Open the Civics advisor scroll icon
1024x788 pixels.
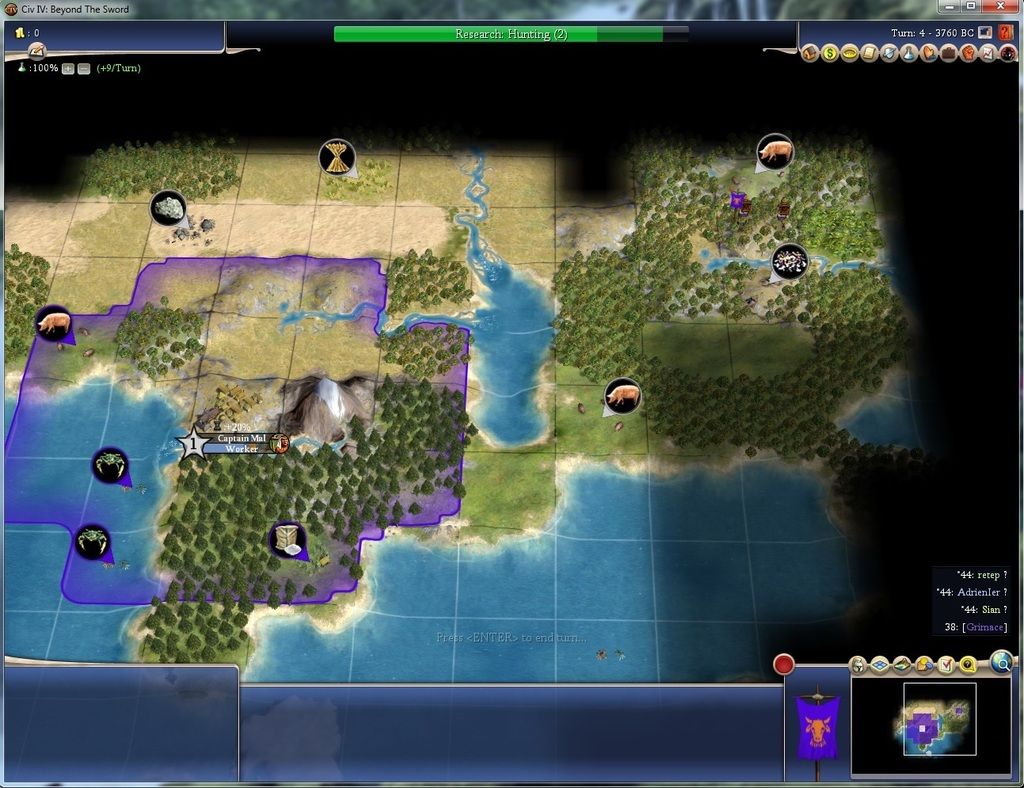[x=869, y=53]
